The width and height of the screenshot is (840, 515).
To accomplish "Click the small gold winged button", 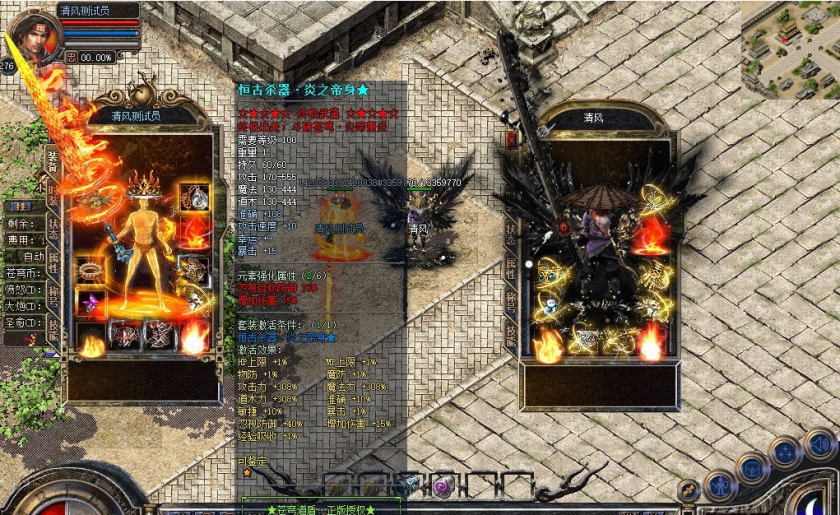I will (x=688, y=490).
